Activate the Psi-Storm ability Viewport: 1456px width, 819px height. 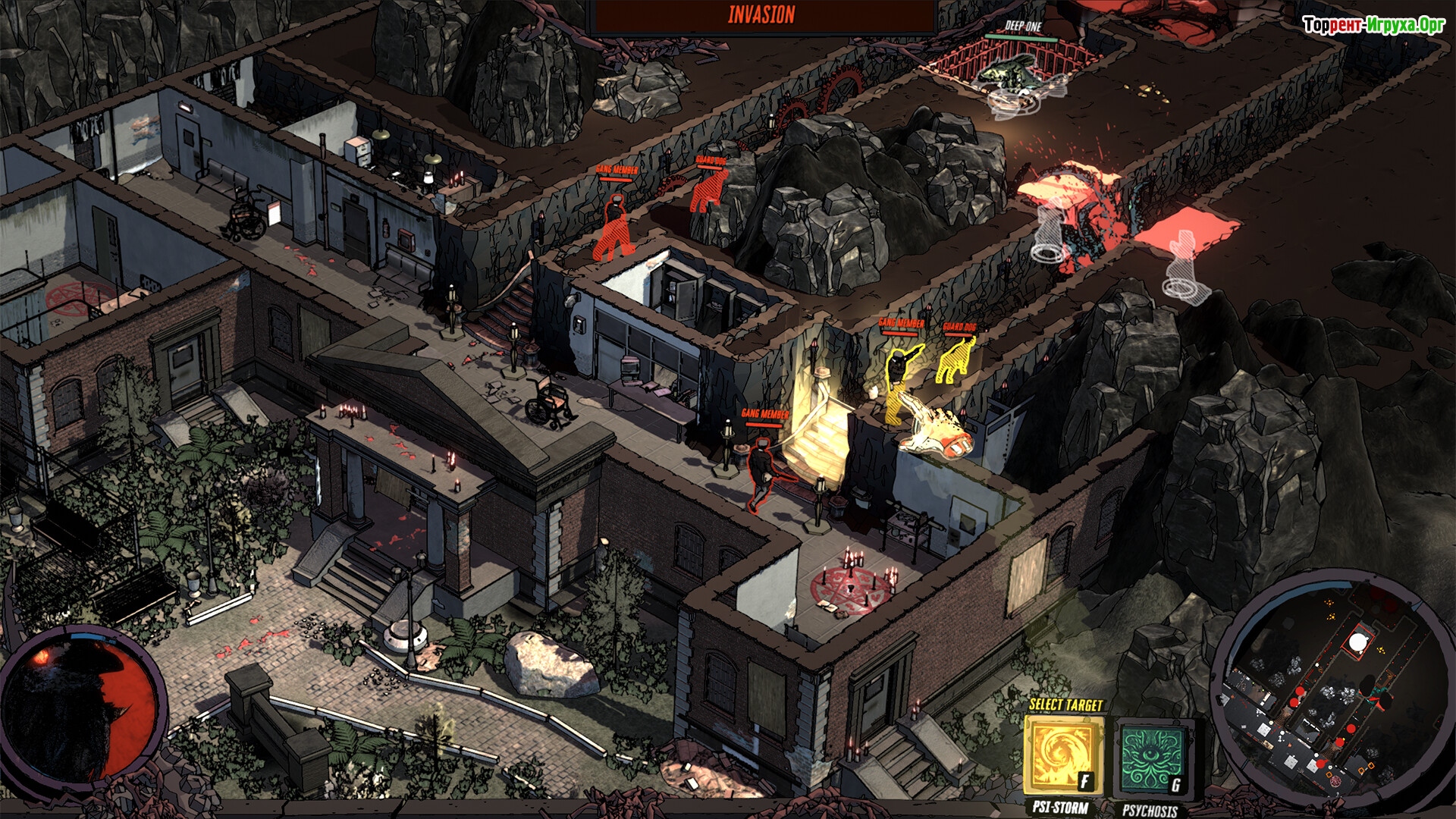(x=1063, y=755)
